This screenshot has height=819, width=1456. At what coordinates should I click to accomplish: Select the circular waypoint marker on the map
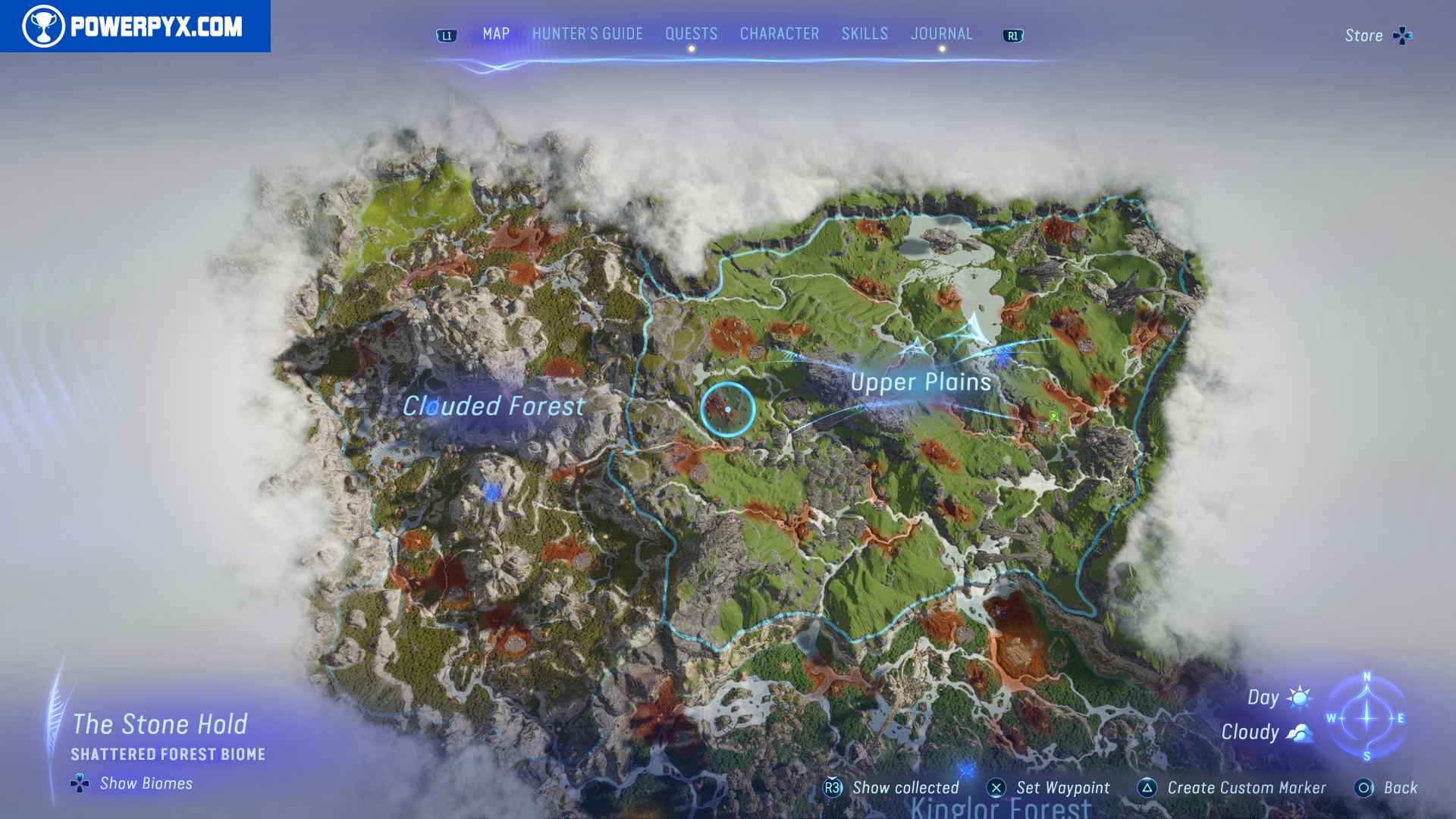tap(729, 408)
